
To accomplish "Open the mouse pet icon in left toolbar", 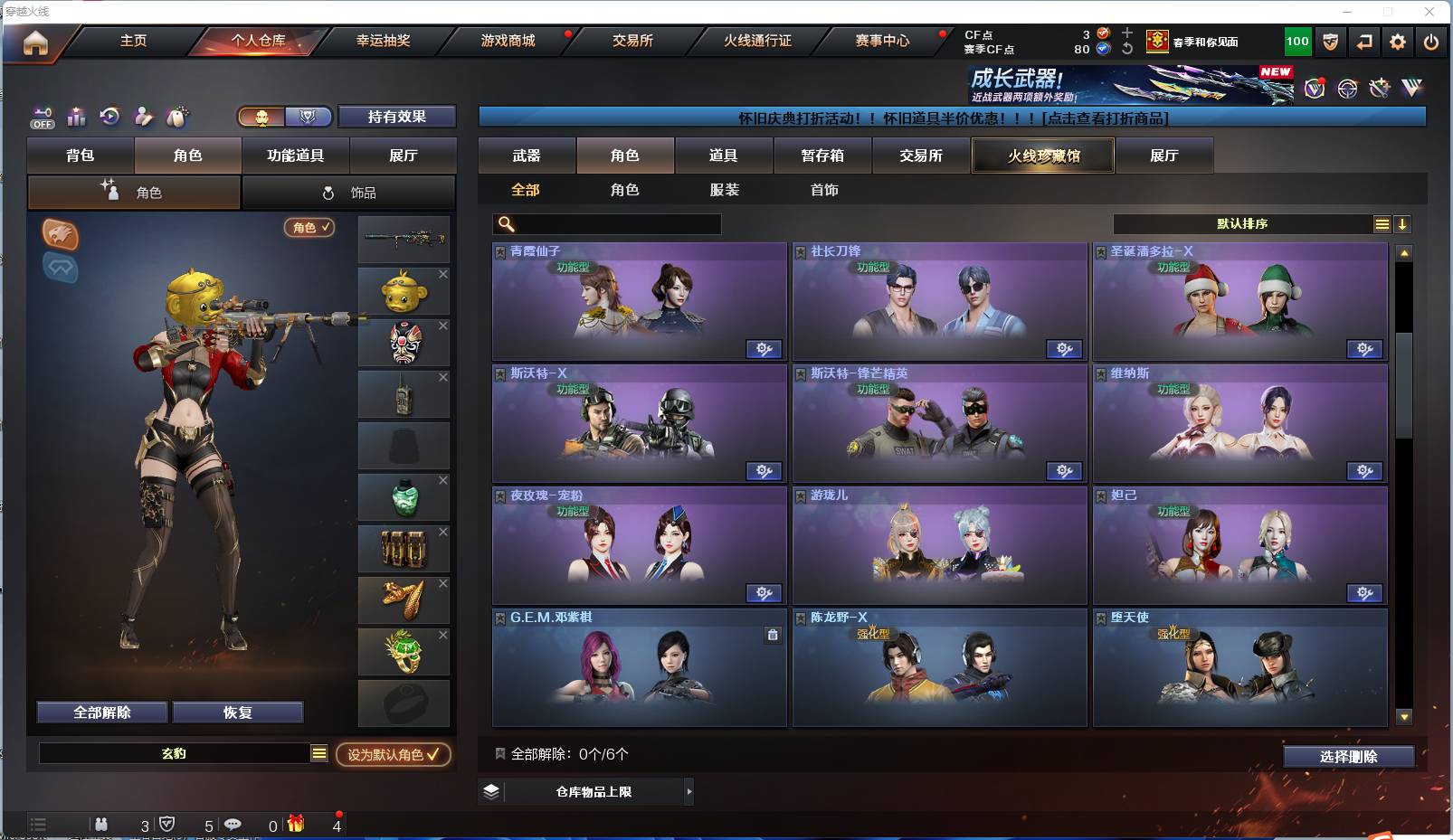I will (x=178, y=118).
